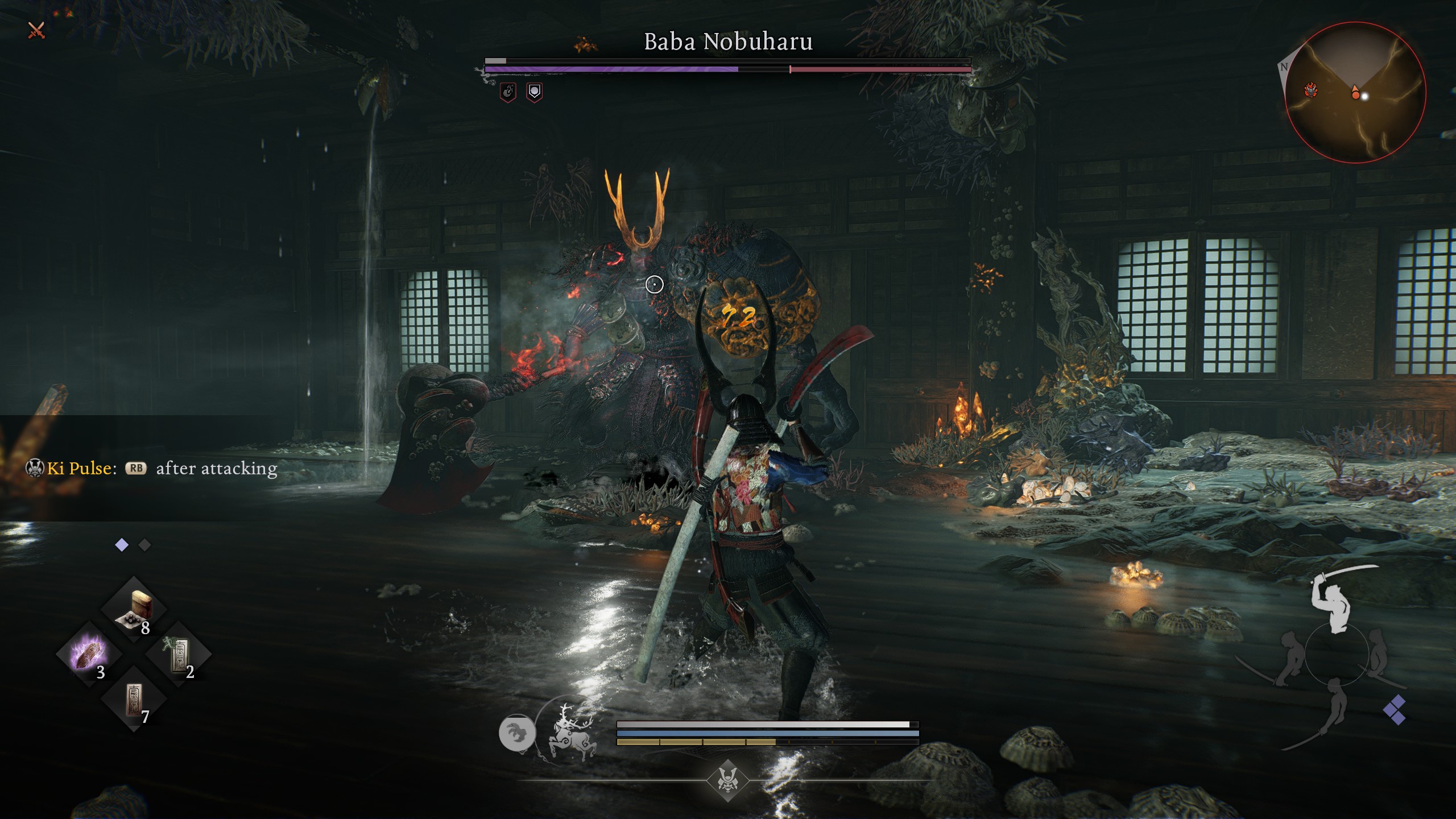Use the green running-figure talisman
Viewport: 1456px width, 819px height.
click(x=179, y=653)
